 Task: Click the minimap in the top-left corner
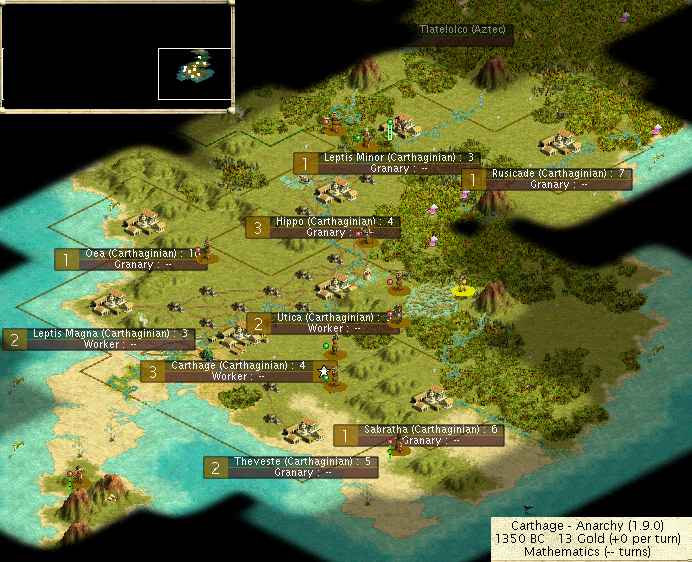(117, 56)
